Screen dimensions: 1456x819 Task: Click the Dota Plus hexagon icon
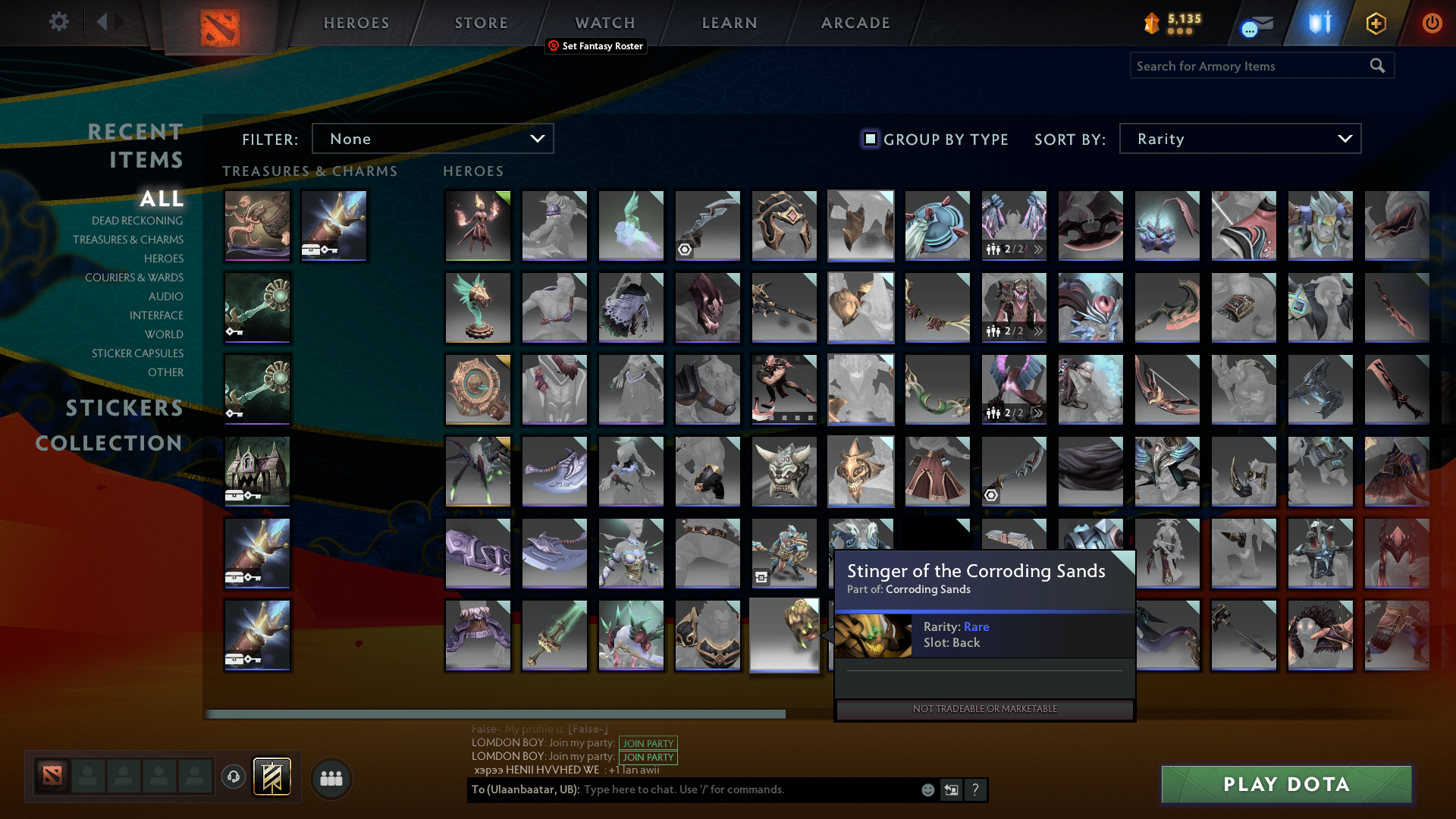1376,23
